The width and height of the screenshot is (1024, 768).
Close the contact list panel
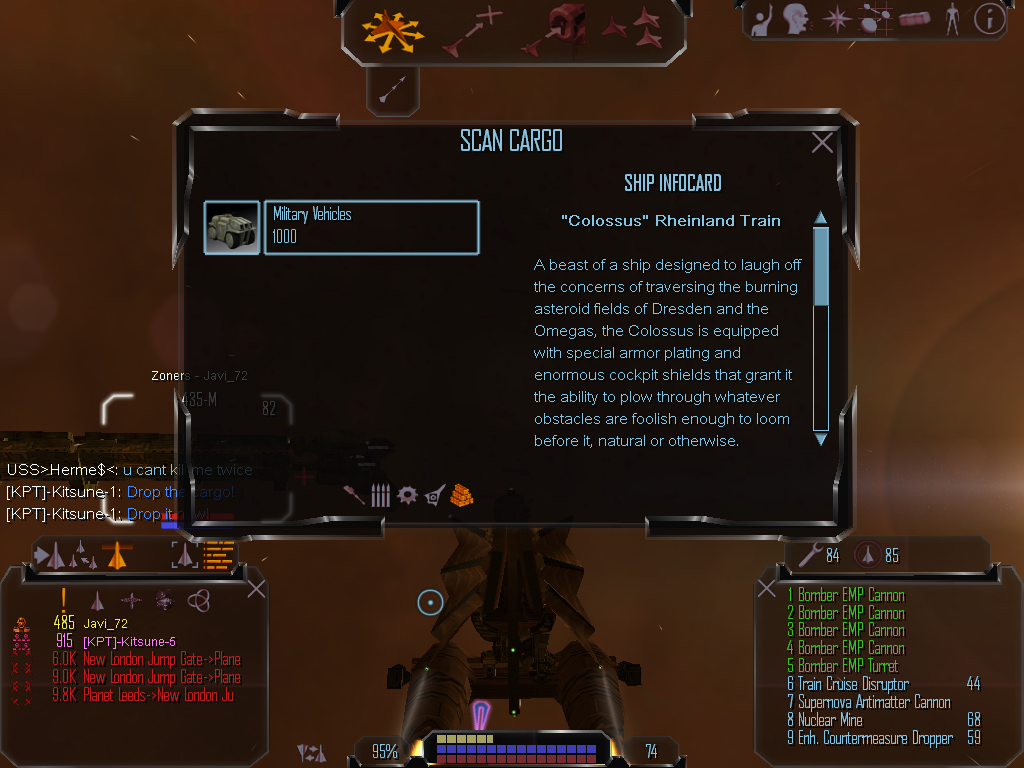[x=256, y=588]
